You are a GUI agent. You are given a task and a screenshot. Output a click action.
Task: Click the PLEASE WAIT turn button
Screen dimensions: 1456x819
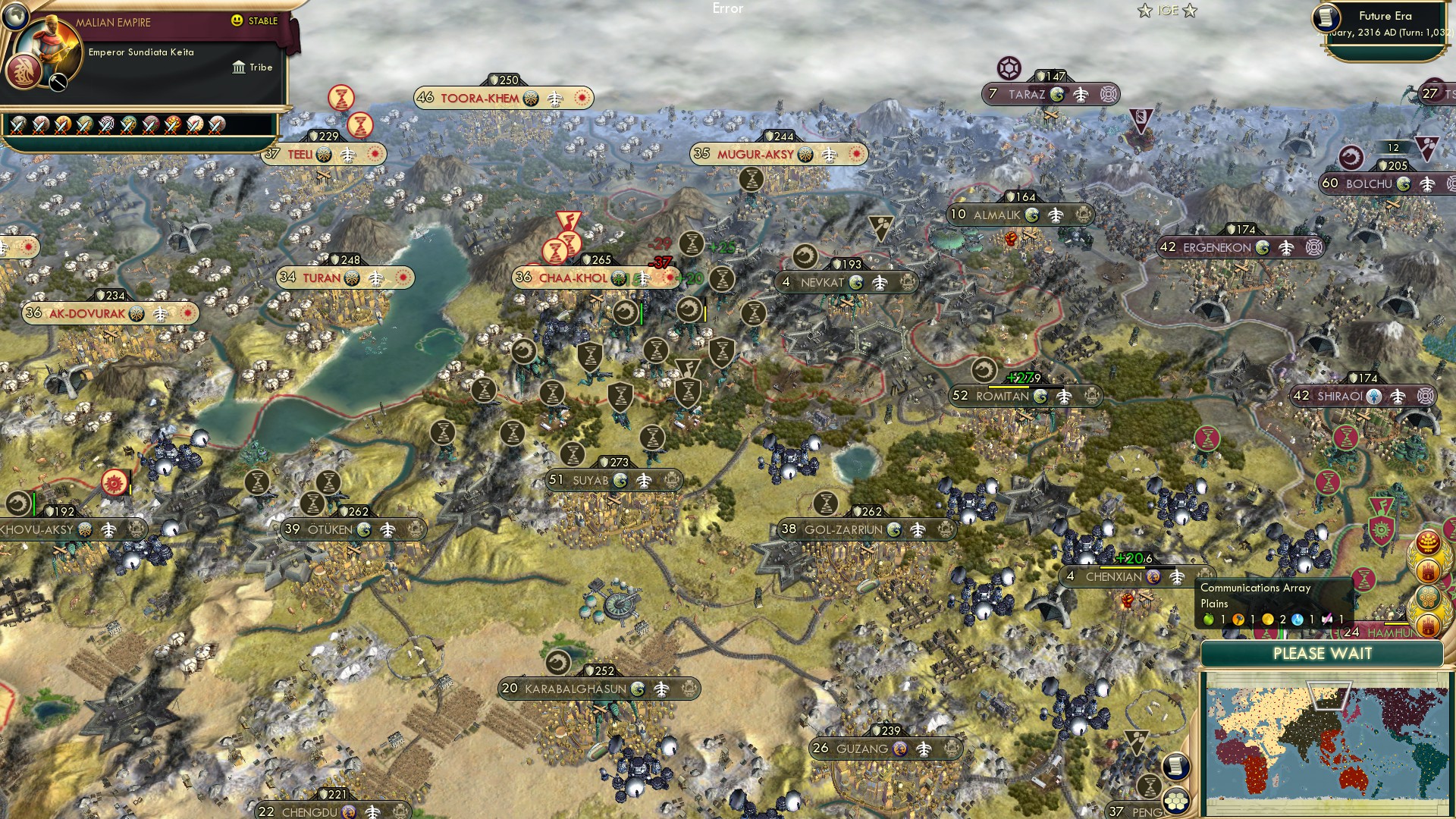(1322, 654)
